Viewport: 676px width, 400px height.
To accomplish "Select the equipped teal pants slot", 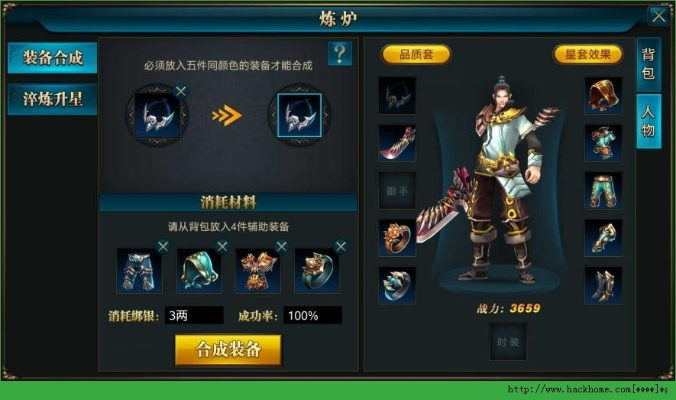I will pos(603,189).
